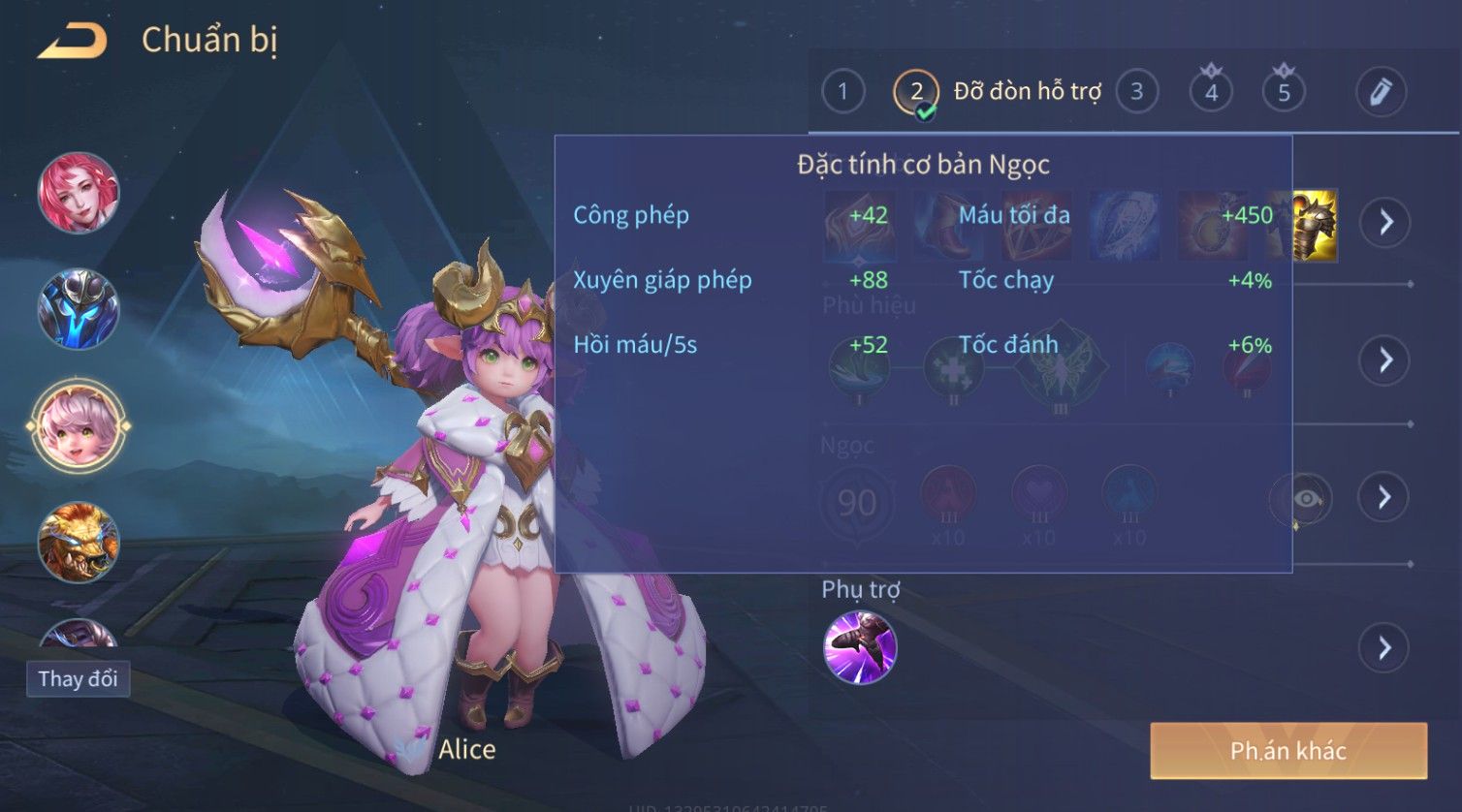This screenshot has height=812, width=1462.
Task: Switch to loadout preset 1
Action: pos(842,92)
